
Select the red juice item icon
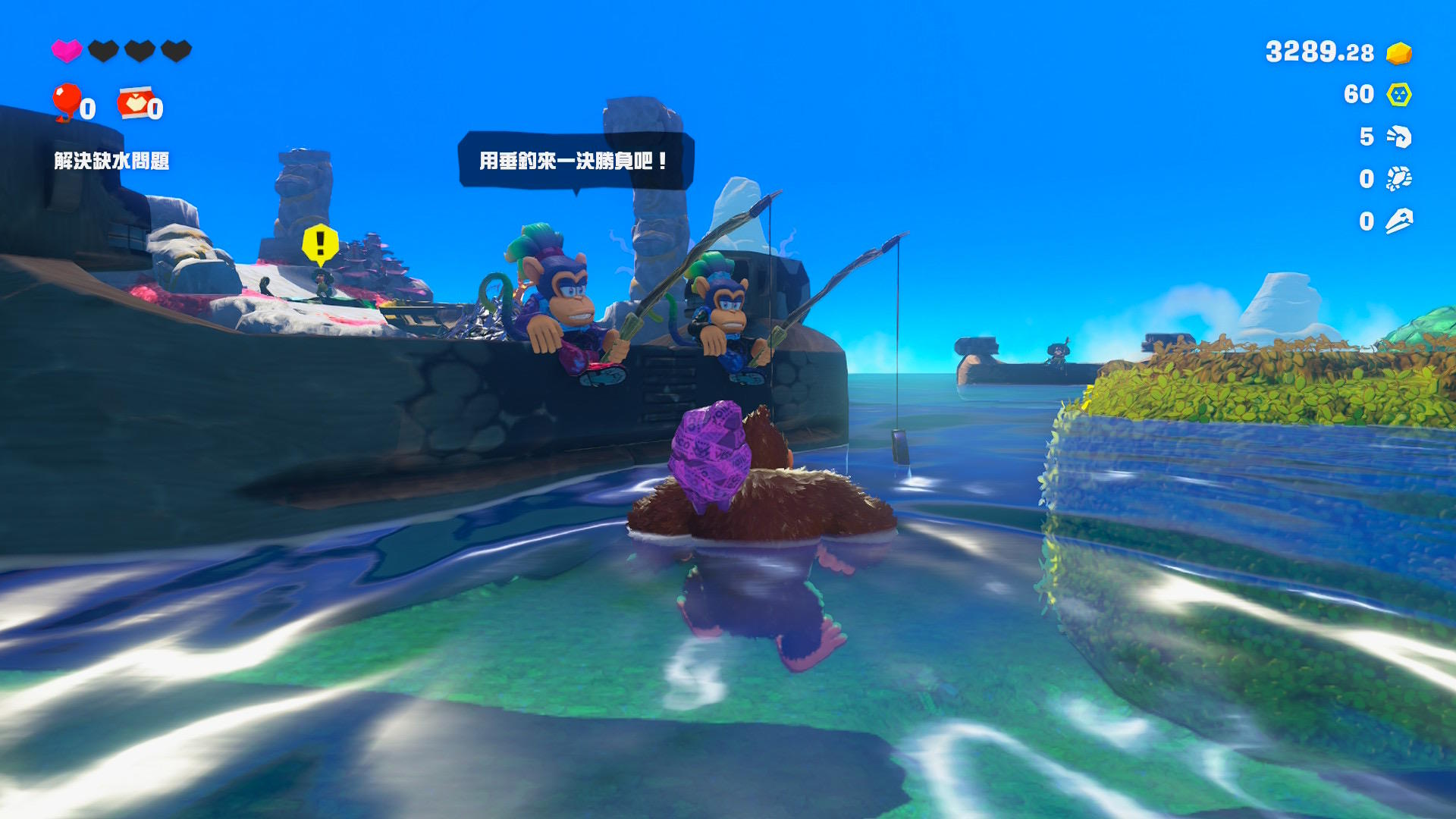click(x=135, y=104)
